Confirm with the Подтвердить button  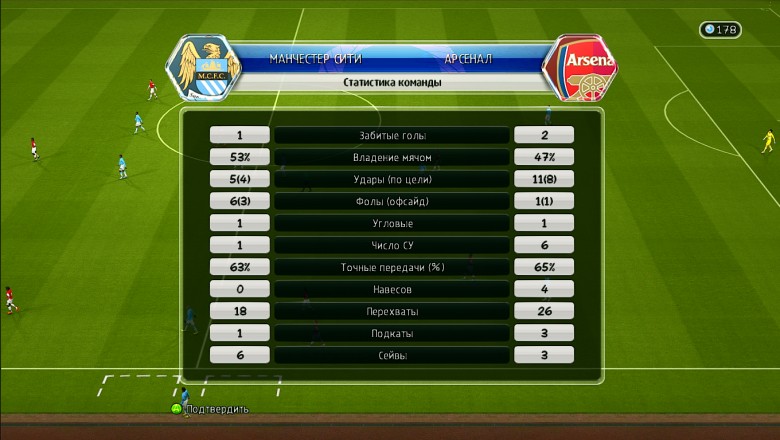pos(210,409)
